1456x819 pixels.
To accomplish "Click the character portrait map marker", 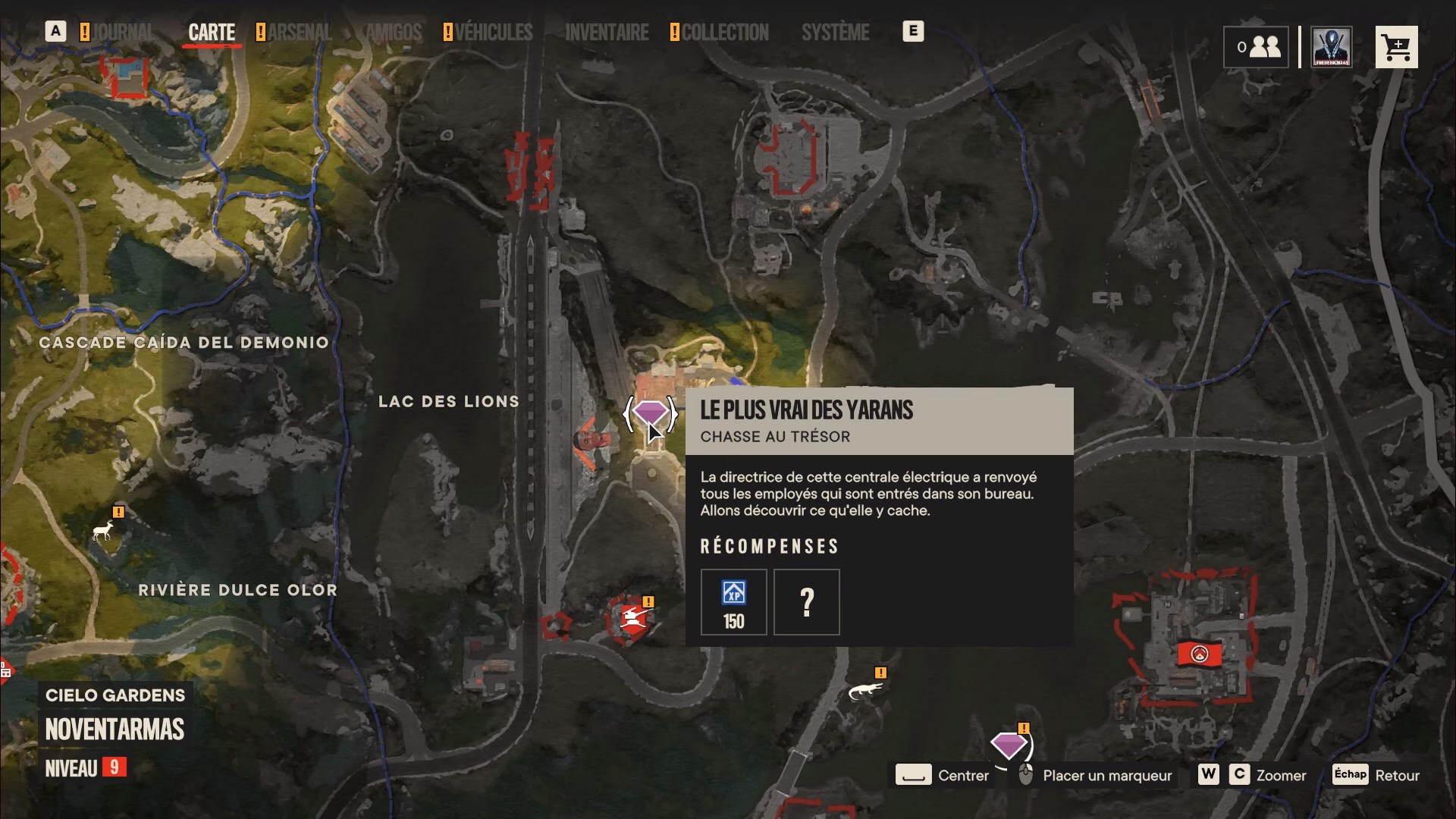I will (591, 441).
